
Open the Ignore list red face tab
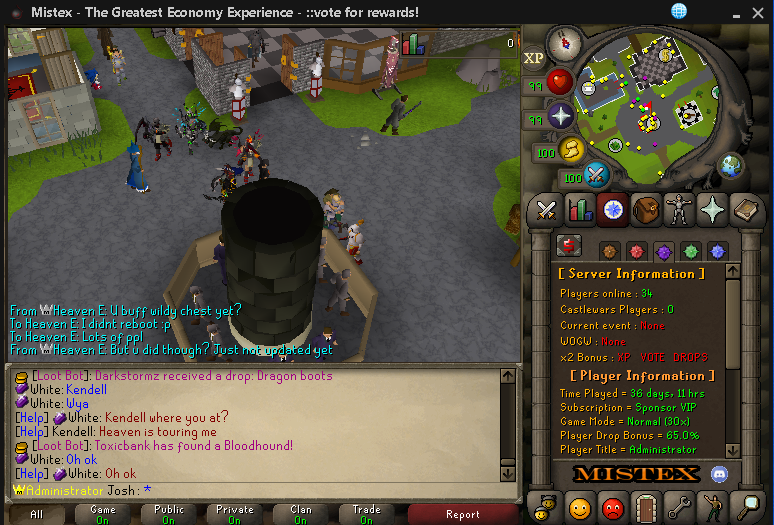613,507
